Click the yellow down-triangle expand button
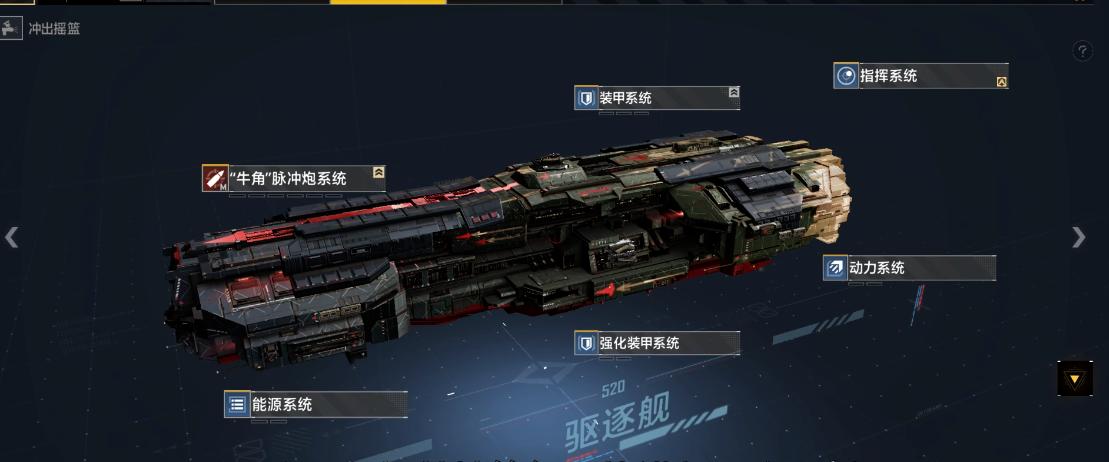This screenshot has height=462, width=1109. click(x=1074, y=379)
